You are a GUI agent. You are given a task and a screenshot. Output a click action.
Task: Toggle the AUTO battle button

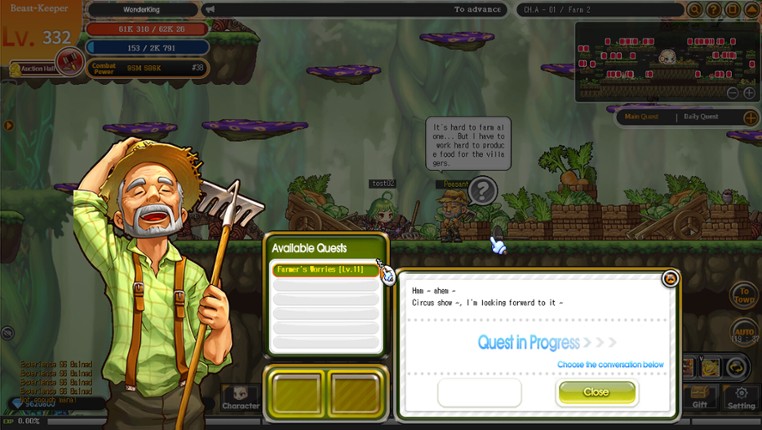click(x=744, y=330)
